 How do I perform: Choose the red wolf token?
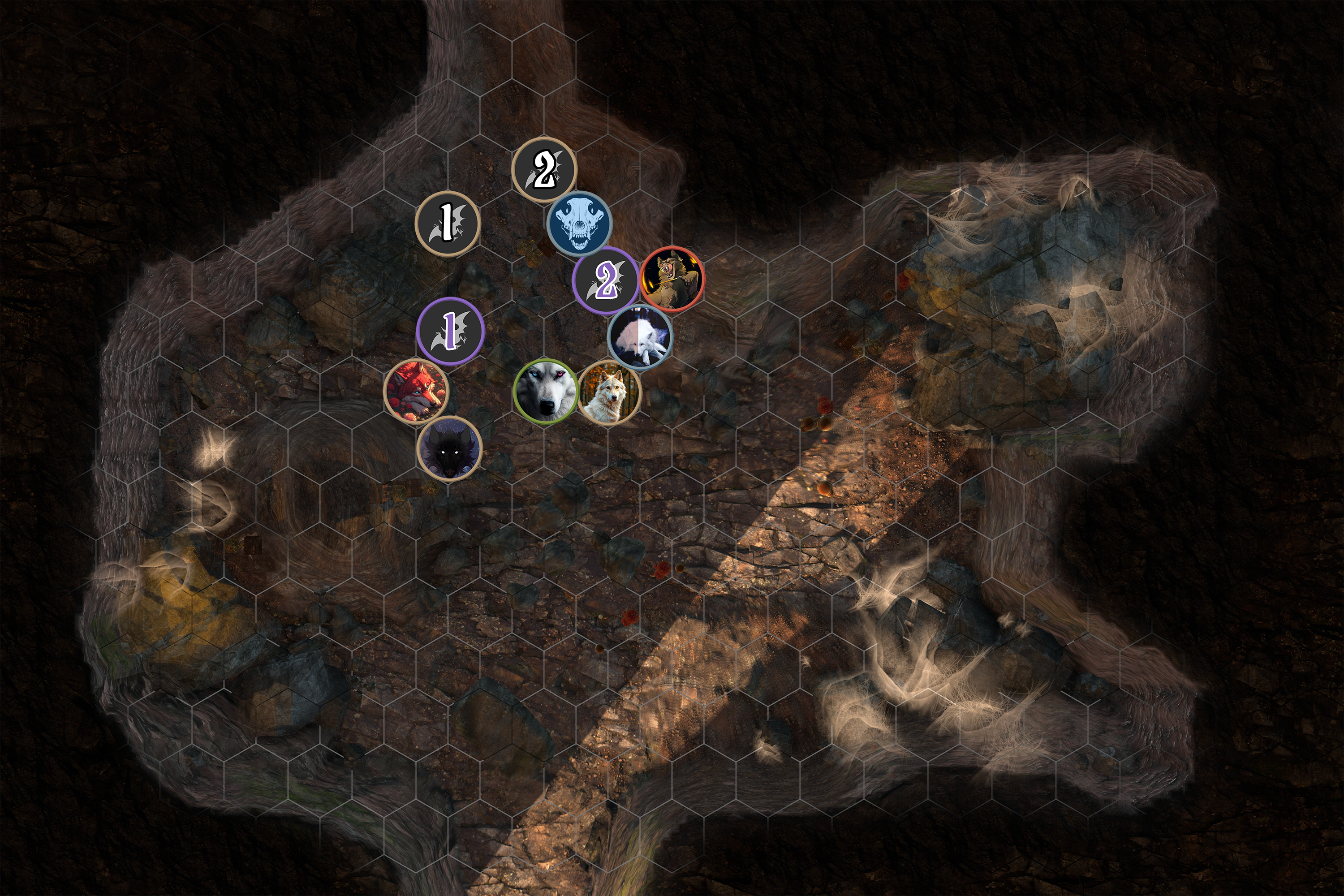(416, 392)
